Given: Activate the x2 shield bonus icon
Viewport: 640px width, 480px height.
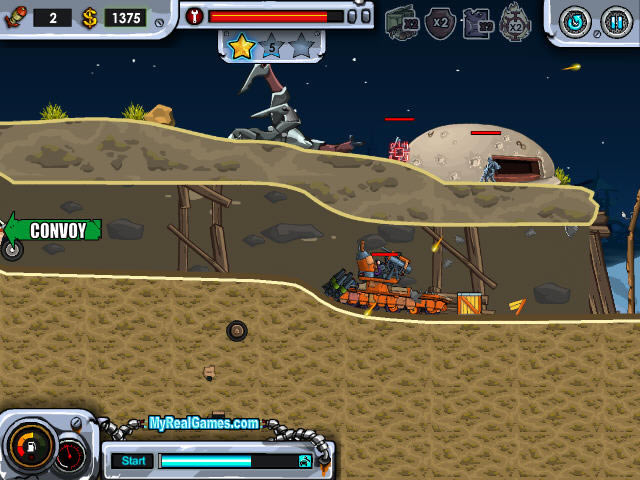Looking at the screenshot, I should pos(440,21).
